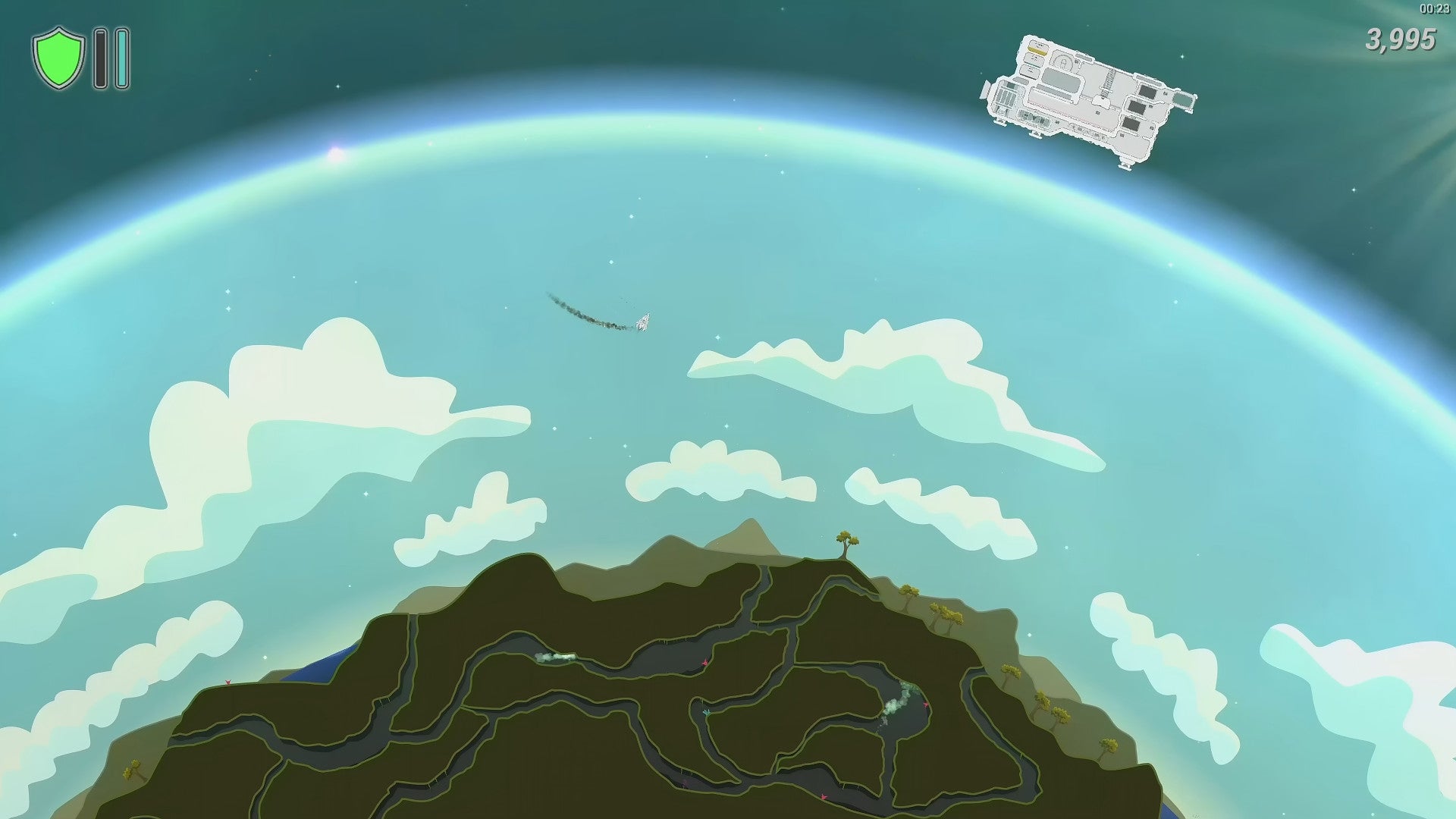Click the cyan fuel gauge bar
This screenshot has height=819, width=1456.
point(121,58)
